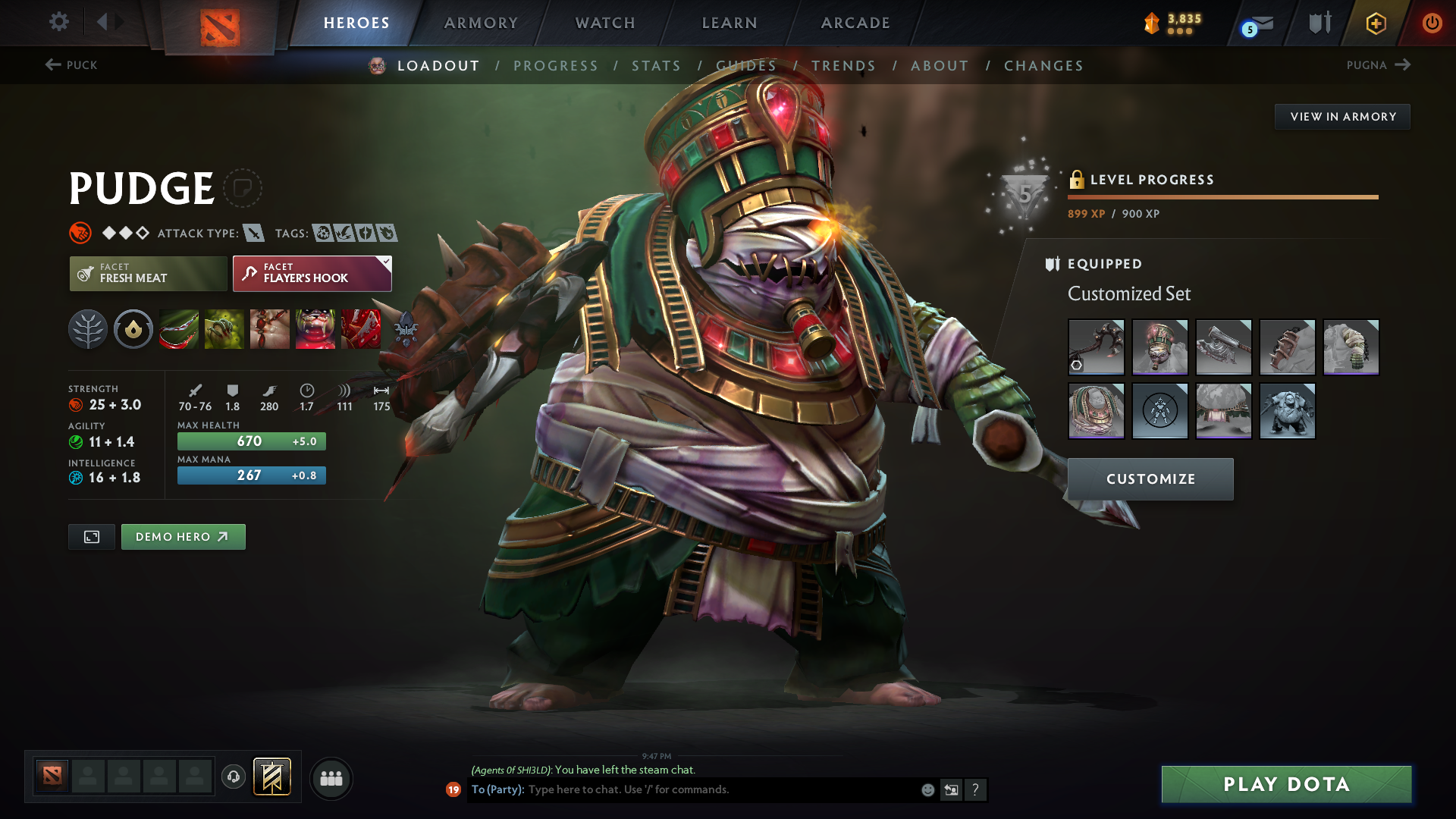Open the Aghanim's Scepter upgrade icon
The width and height of the screenshot is (1456, 819).
click(361, 329)
